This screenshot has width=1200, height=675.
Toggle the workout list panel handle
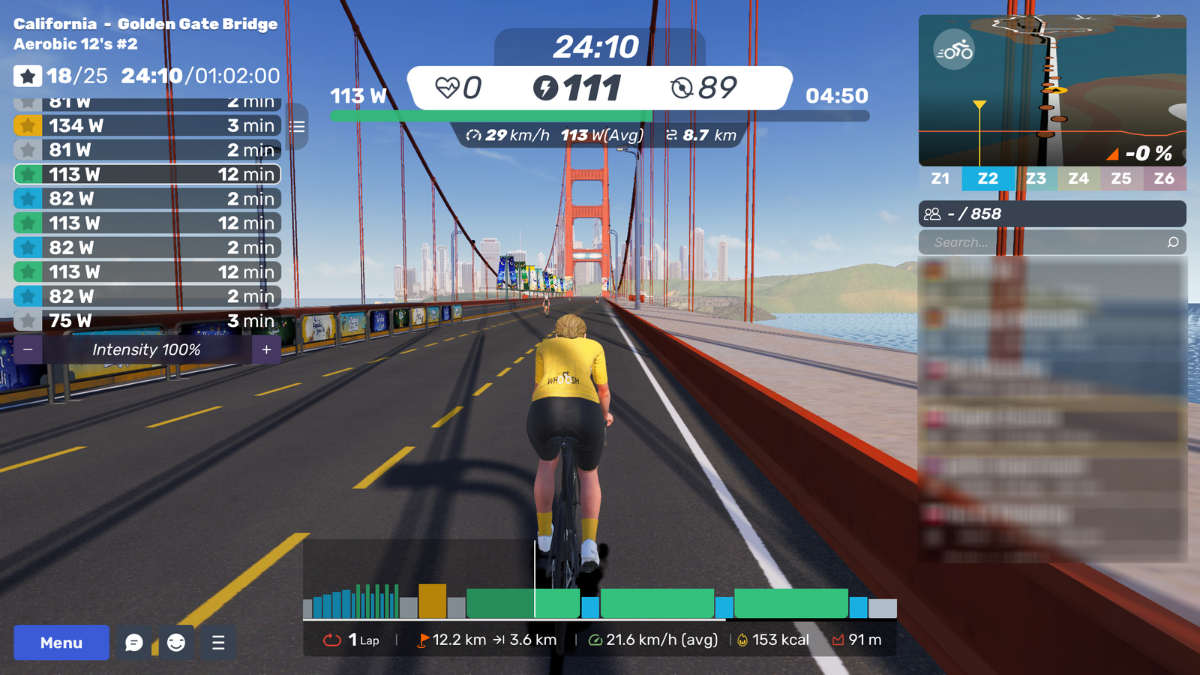point(297,127)
